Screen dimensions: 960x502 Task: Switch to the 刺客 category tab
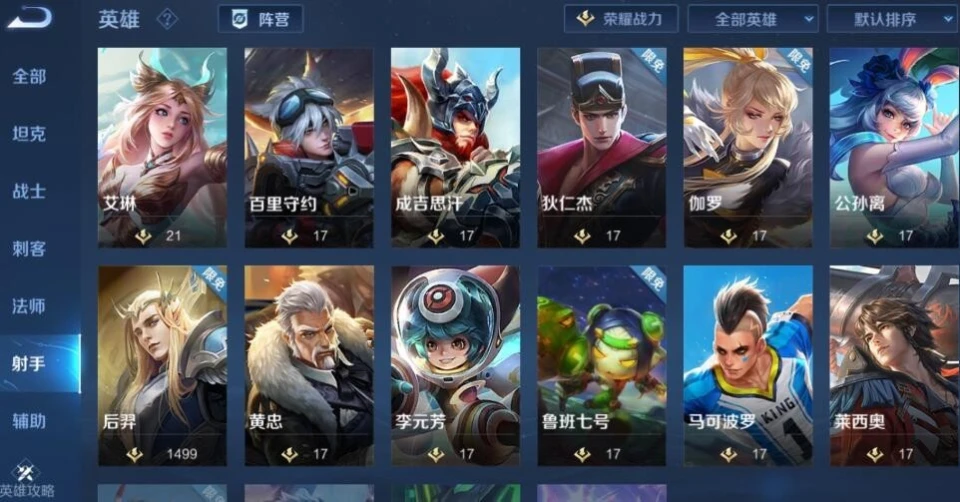click(x=29, y=249)
